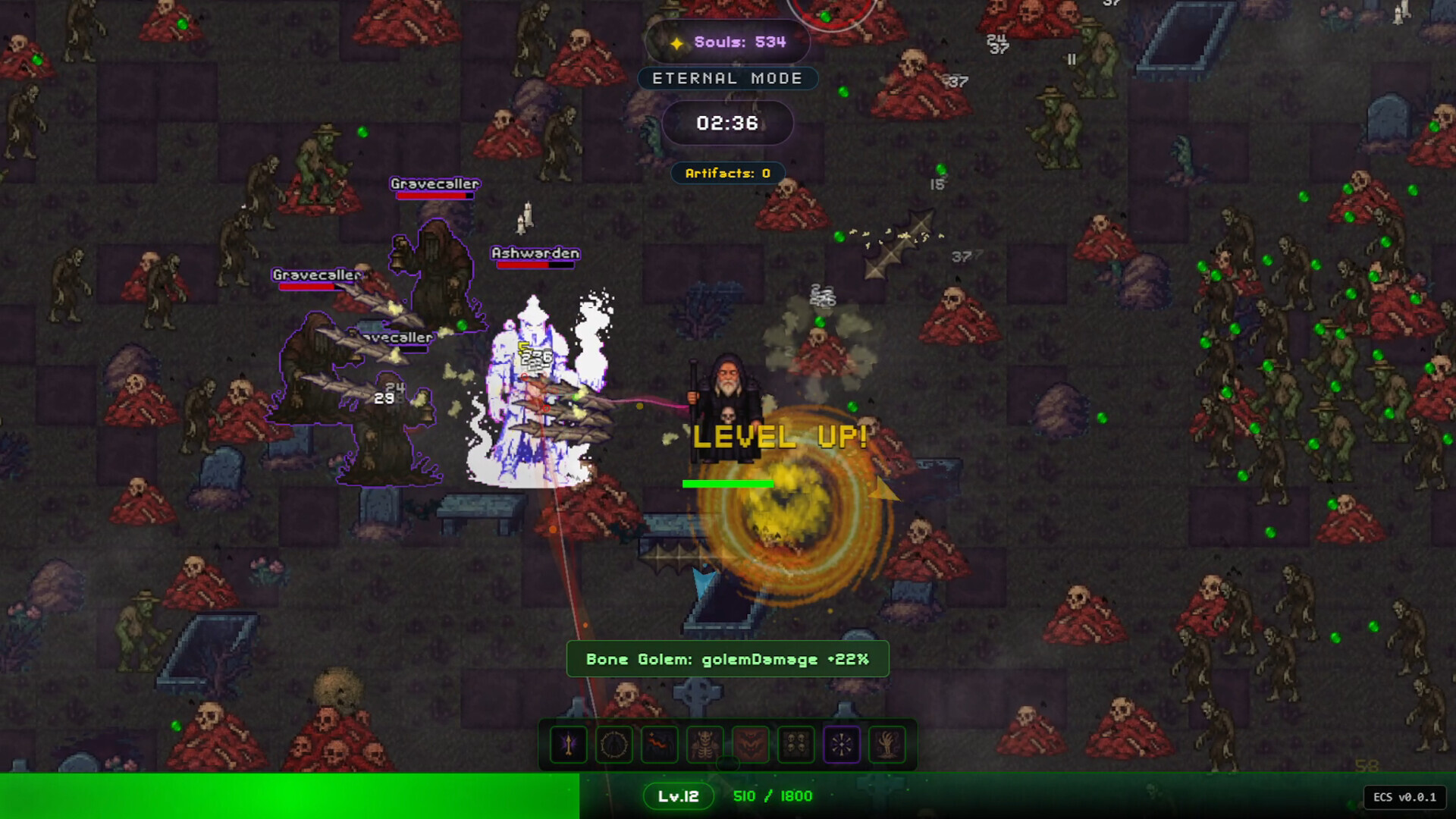Select the bone arrow ability icon
The image size is (1456, 819).
click(x=568, y=745)
